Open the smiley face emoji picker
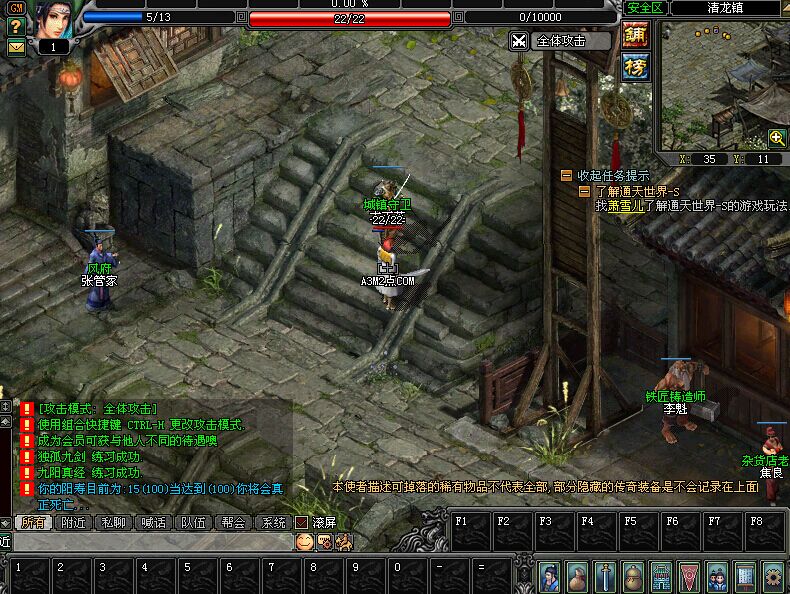This screenshot has height=594, width=790. click(x=304, y=541)
